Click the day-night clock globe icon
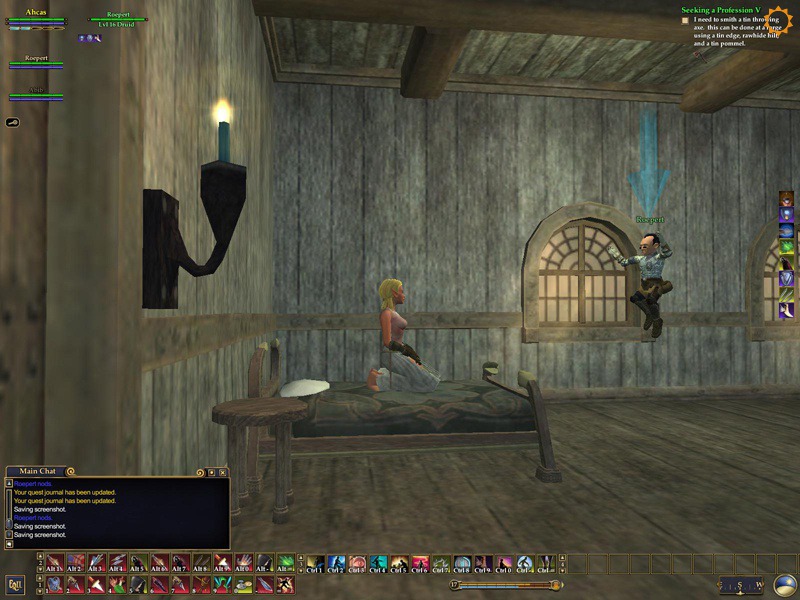The height and width of the screenshot is (600, 800). pos(785,585)
